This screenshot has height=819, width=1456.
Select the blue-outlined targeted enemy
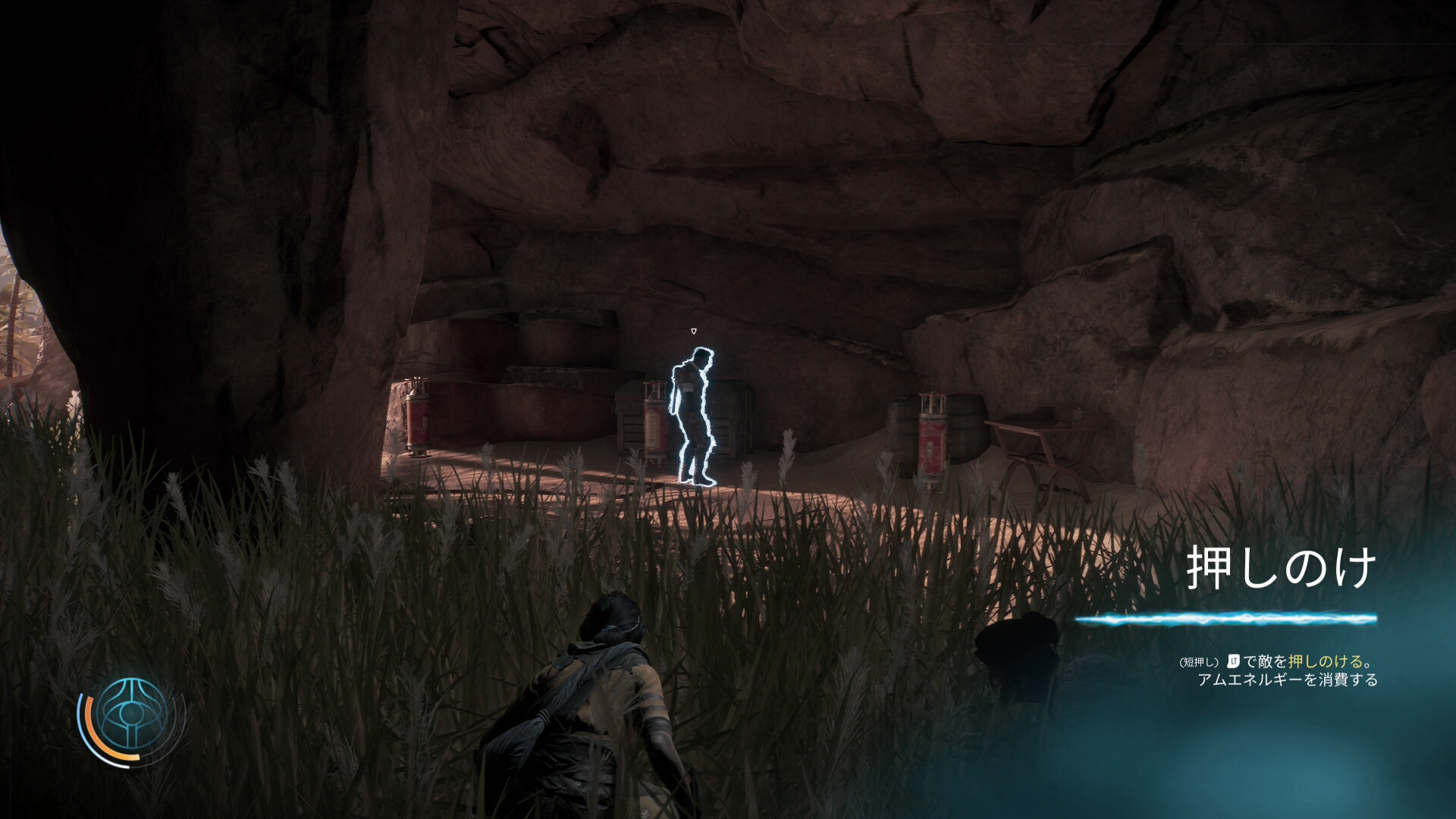pyautogui.click(x=693, y=416)
